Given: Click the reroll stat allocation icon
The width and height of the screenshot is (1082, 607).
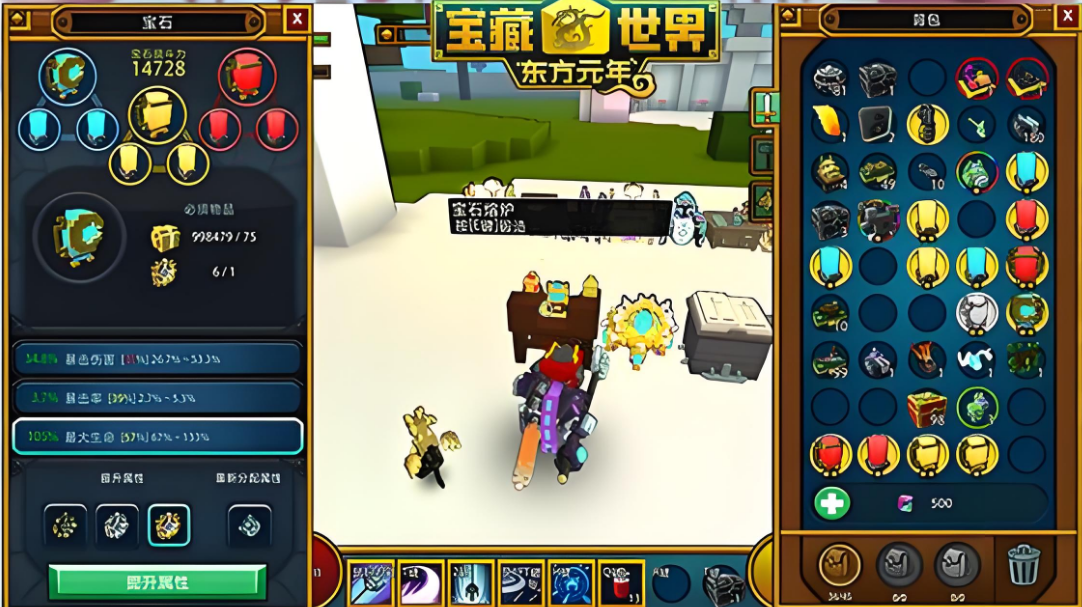Looking at the screenshot, I should pos(249,526).
